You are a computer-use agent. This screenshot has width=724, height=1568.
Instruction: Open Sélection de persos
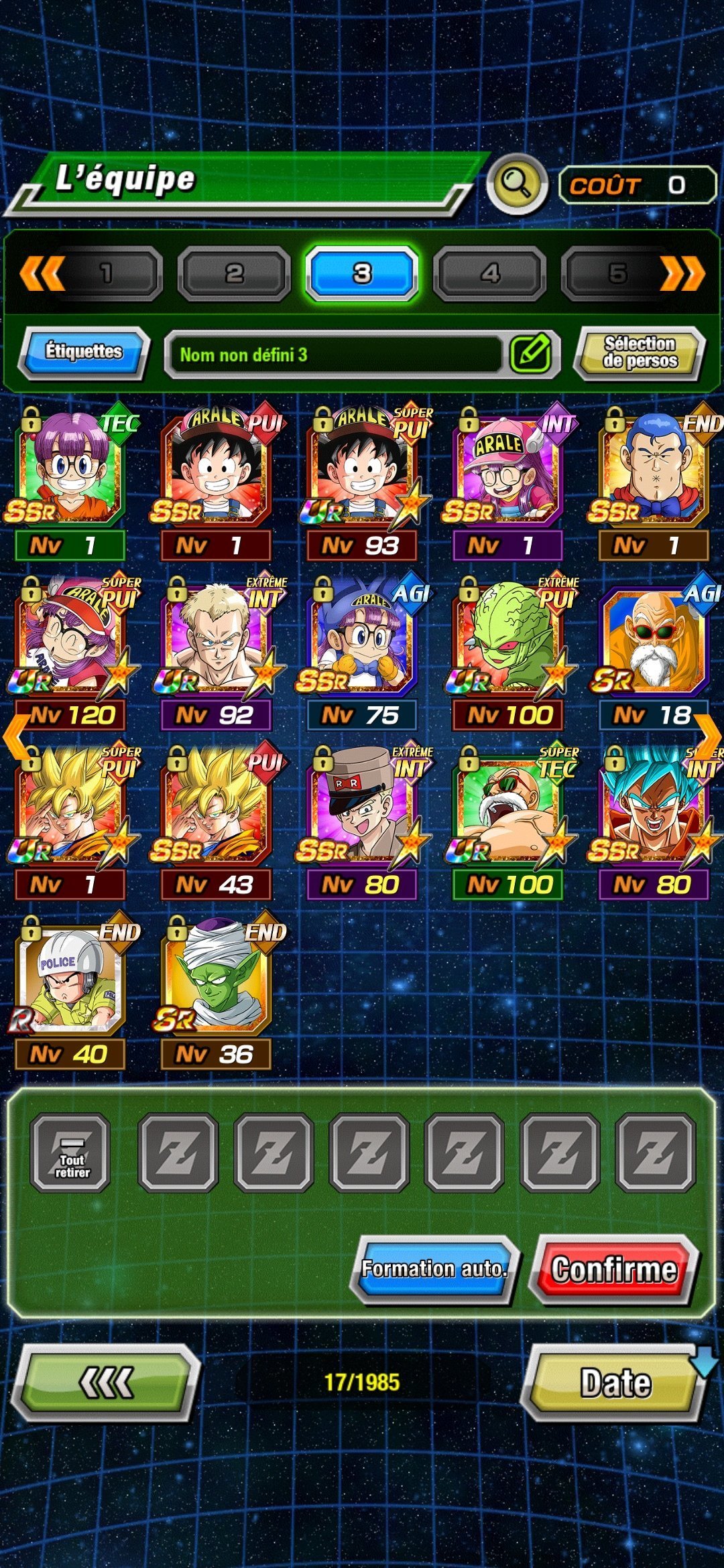pyautogui.click(x=640, y=352)
